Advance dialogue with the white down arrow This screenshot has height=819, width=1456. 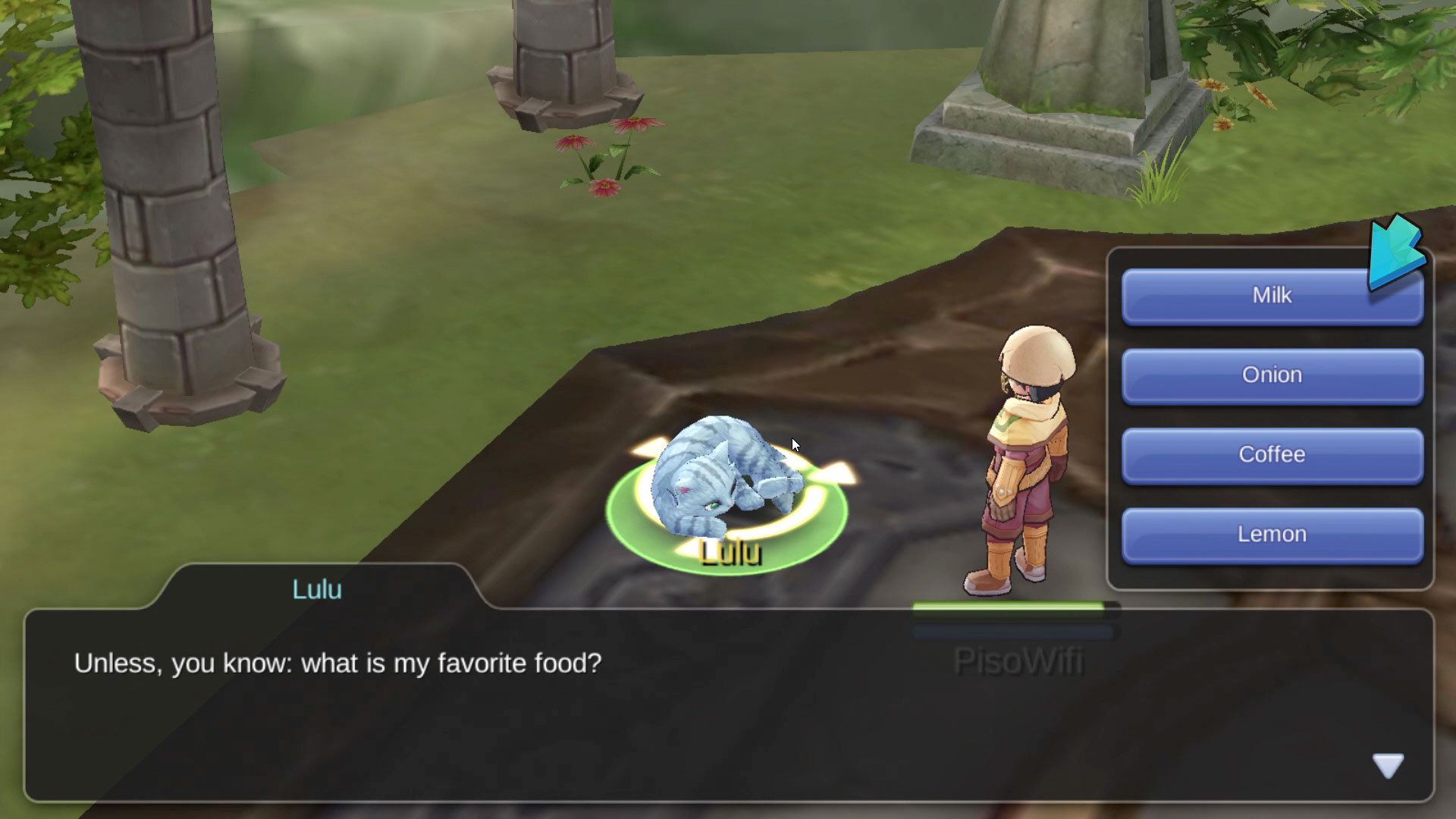(1388, 766)
